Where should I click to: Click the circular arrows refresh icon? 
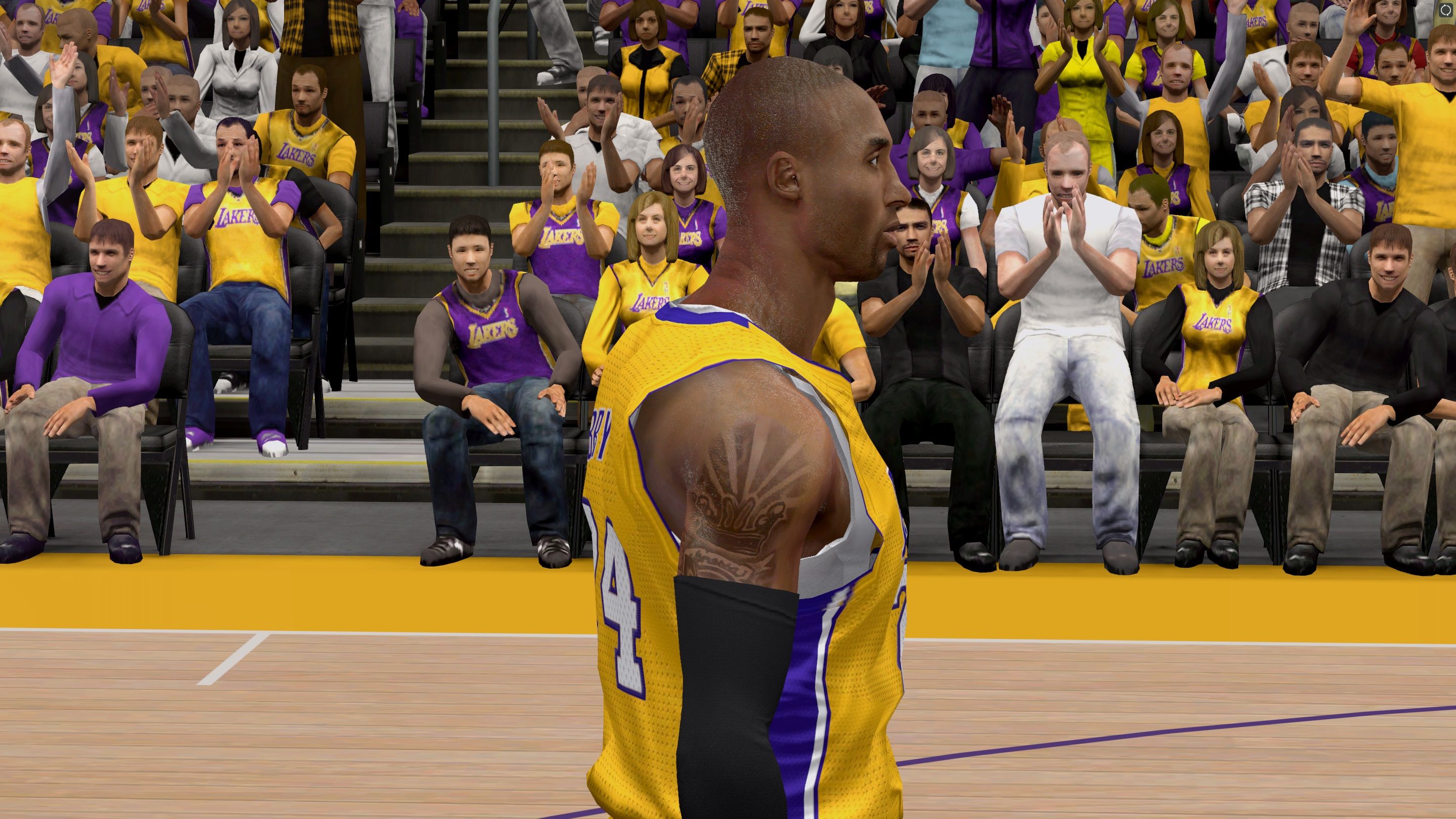point(1445,10)
